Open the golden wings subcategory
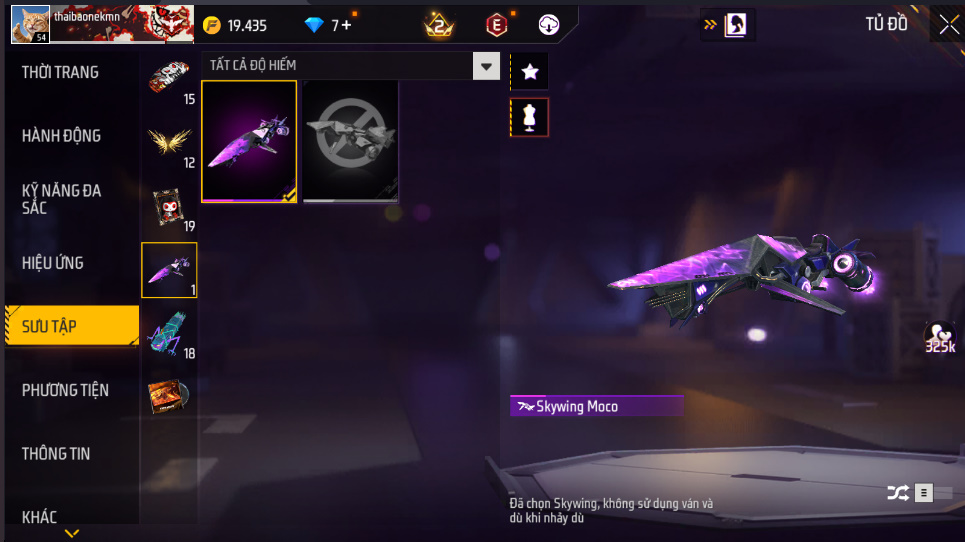The height and width of the screenshot is (542, 965). click(x=169, y=143)
